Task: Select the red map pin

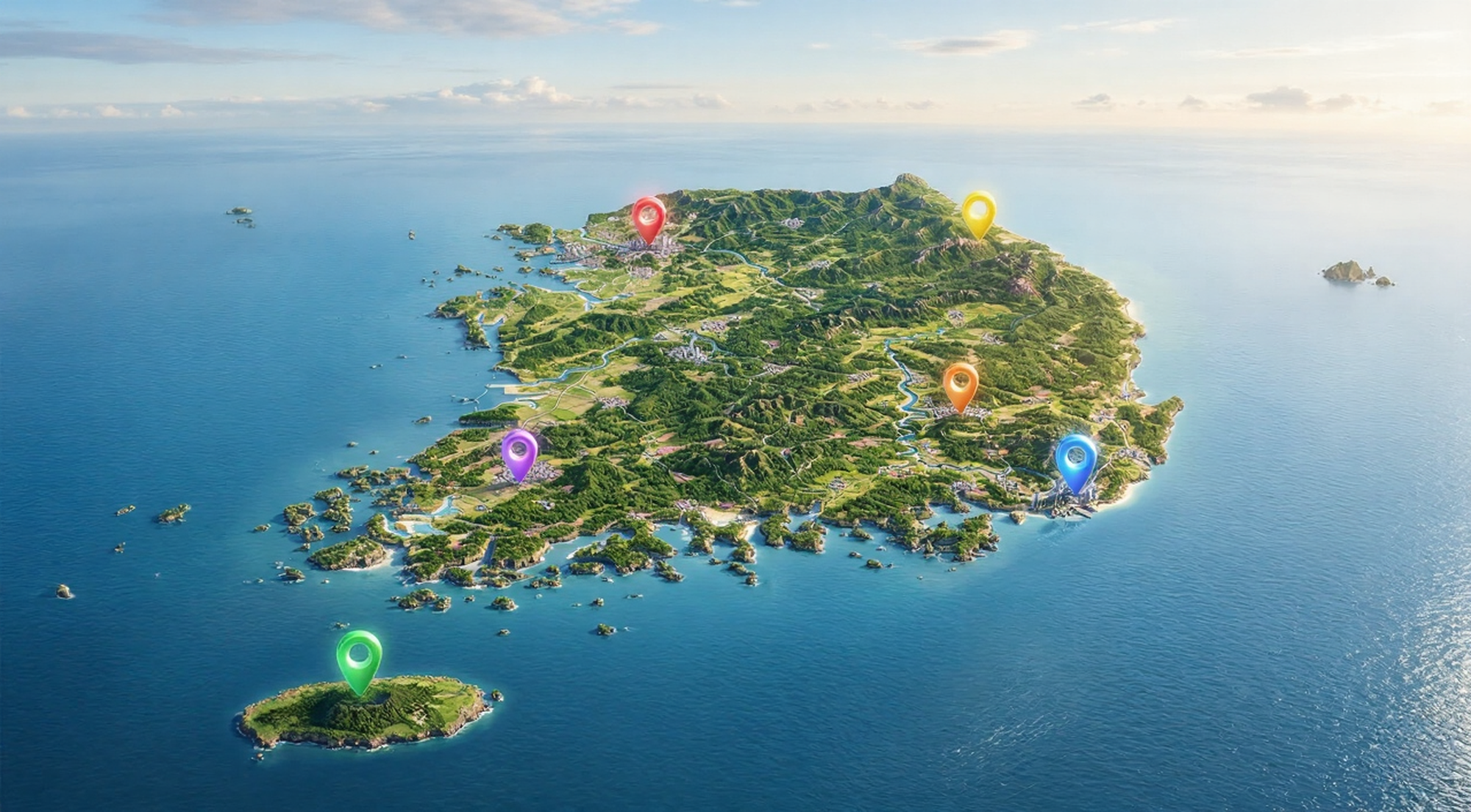Action: click(x=649, y=216)
